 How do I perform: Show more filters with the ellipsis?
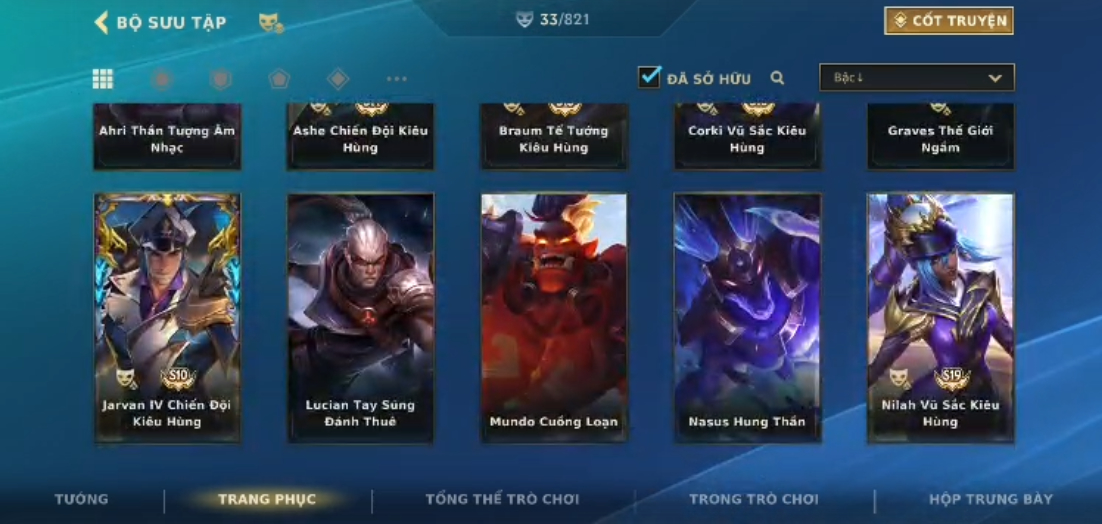tap(397, 79)
